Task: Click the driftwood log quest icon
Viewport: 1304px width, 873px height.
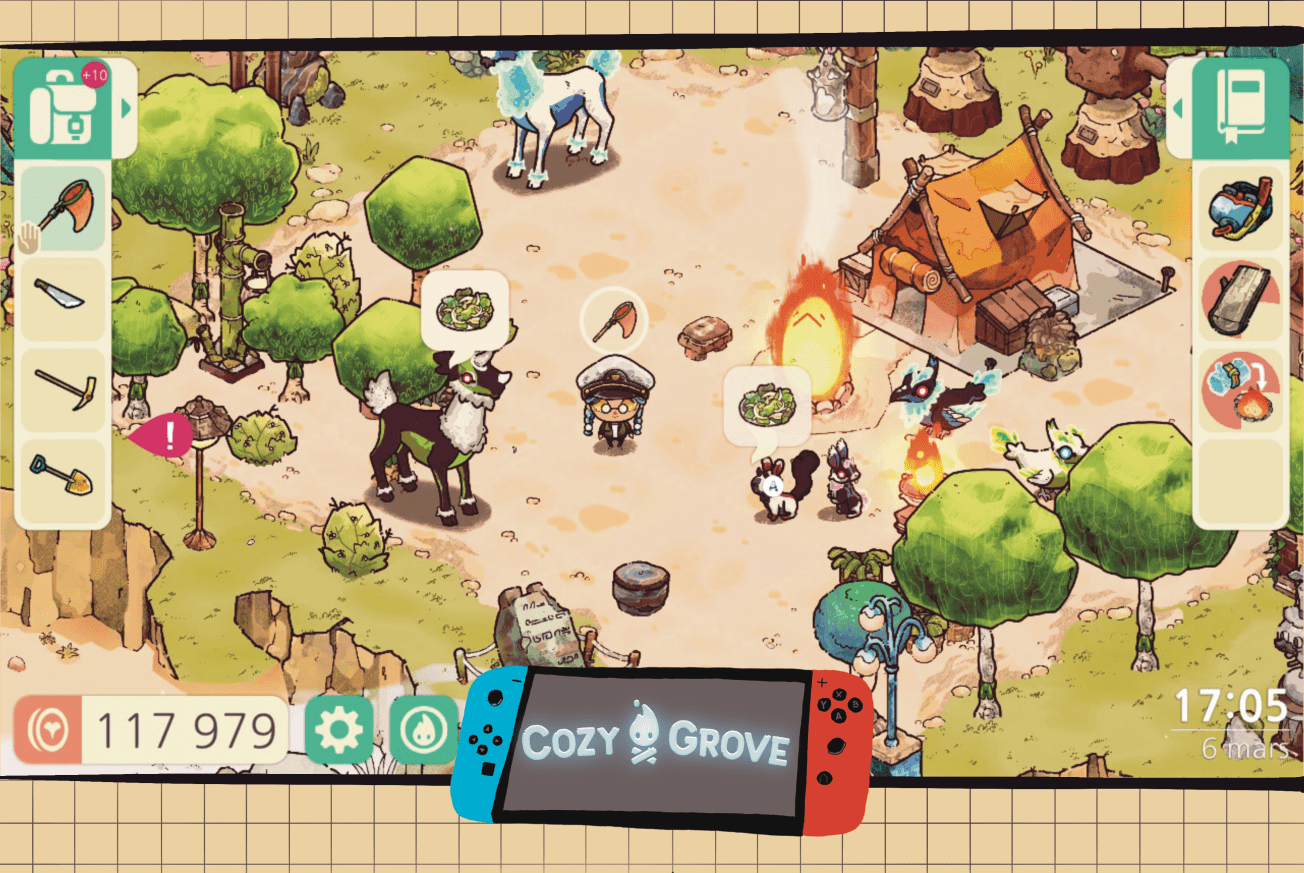Action: click(1240, 297)
